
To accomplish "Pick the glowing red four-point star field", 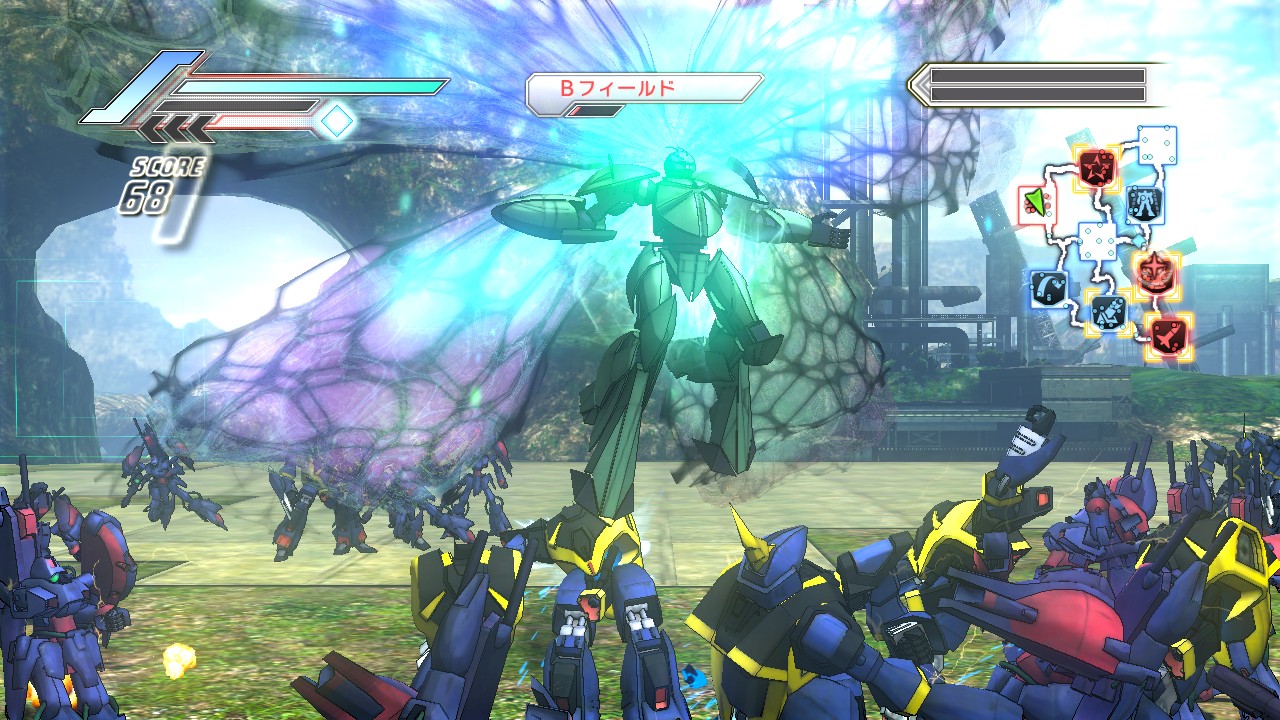I will [1156, 269].
